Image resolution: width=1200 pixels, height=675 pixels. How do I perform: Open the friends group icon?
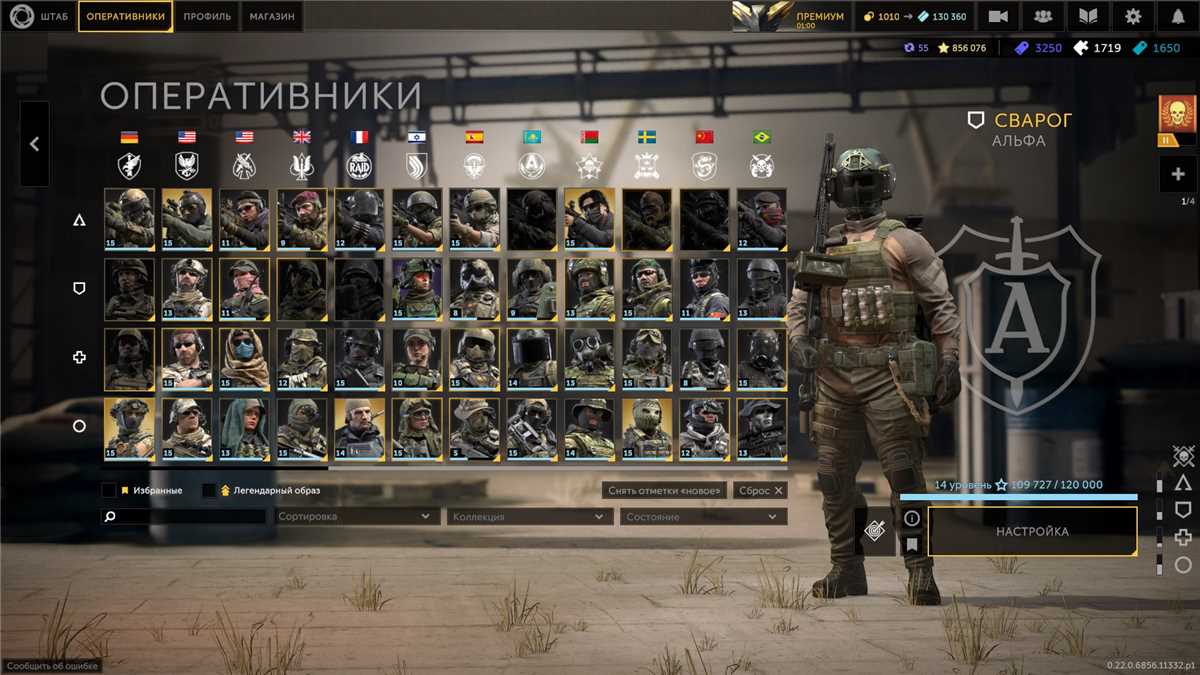pyautogui.click(x=1043, y=17)
